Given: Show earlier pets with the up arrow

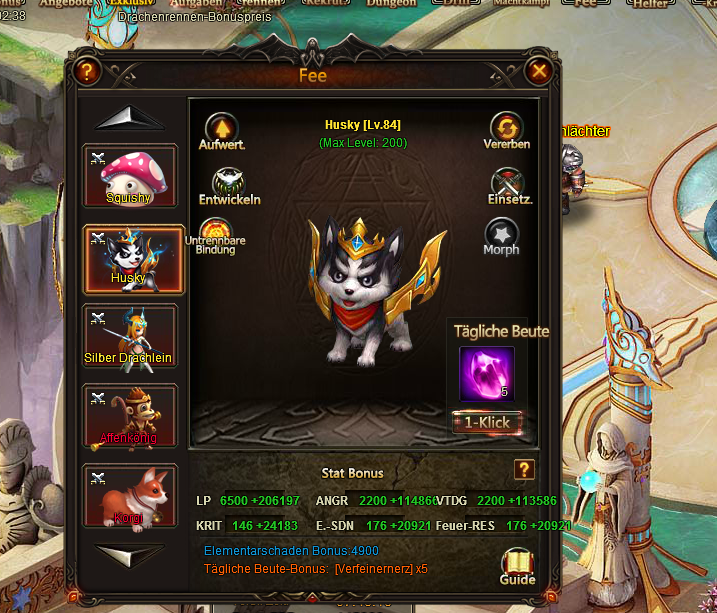Looking at the screenshot, I should 130,118.
